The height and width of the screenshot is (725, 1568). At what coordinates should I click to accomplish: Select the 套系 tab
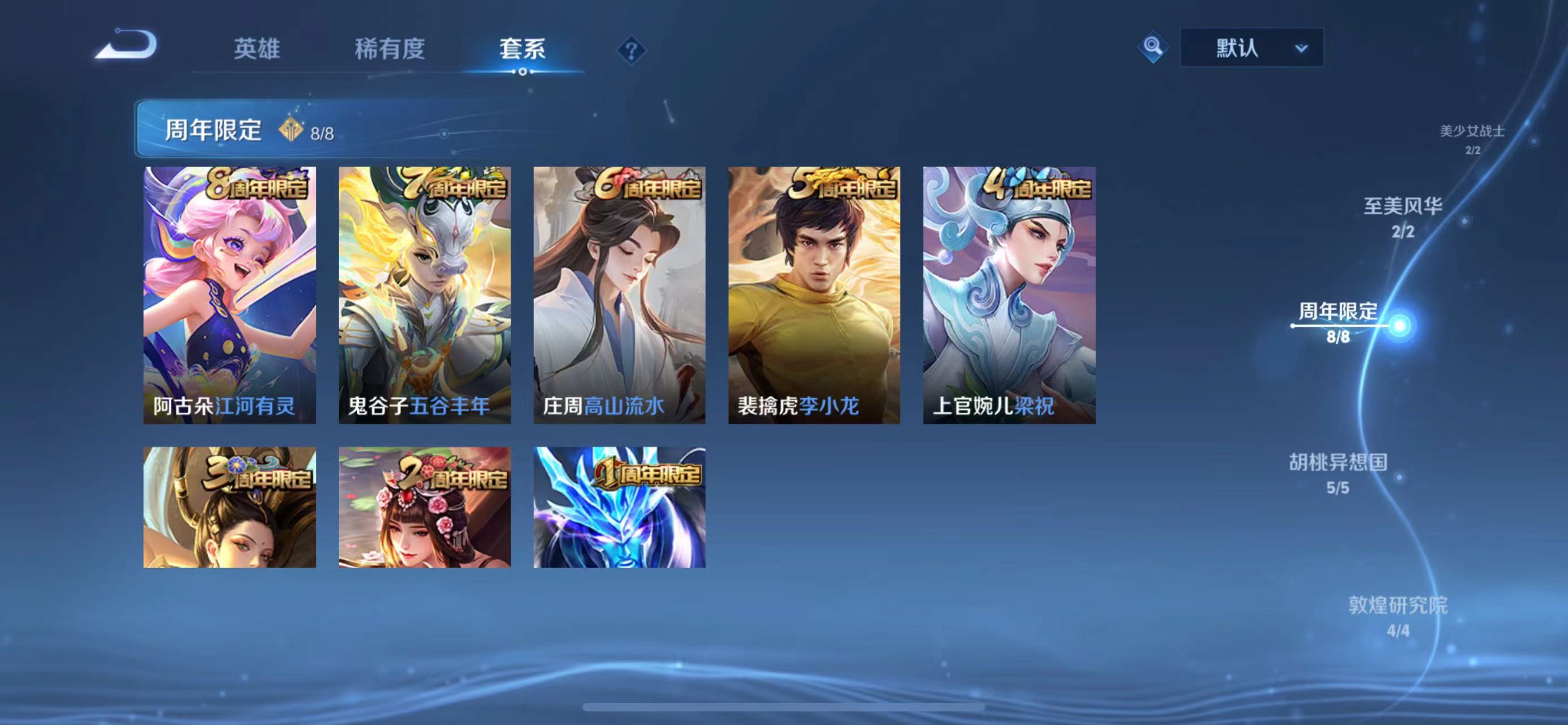coord(522,49)
